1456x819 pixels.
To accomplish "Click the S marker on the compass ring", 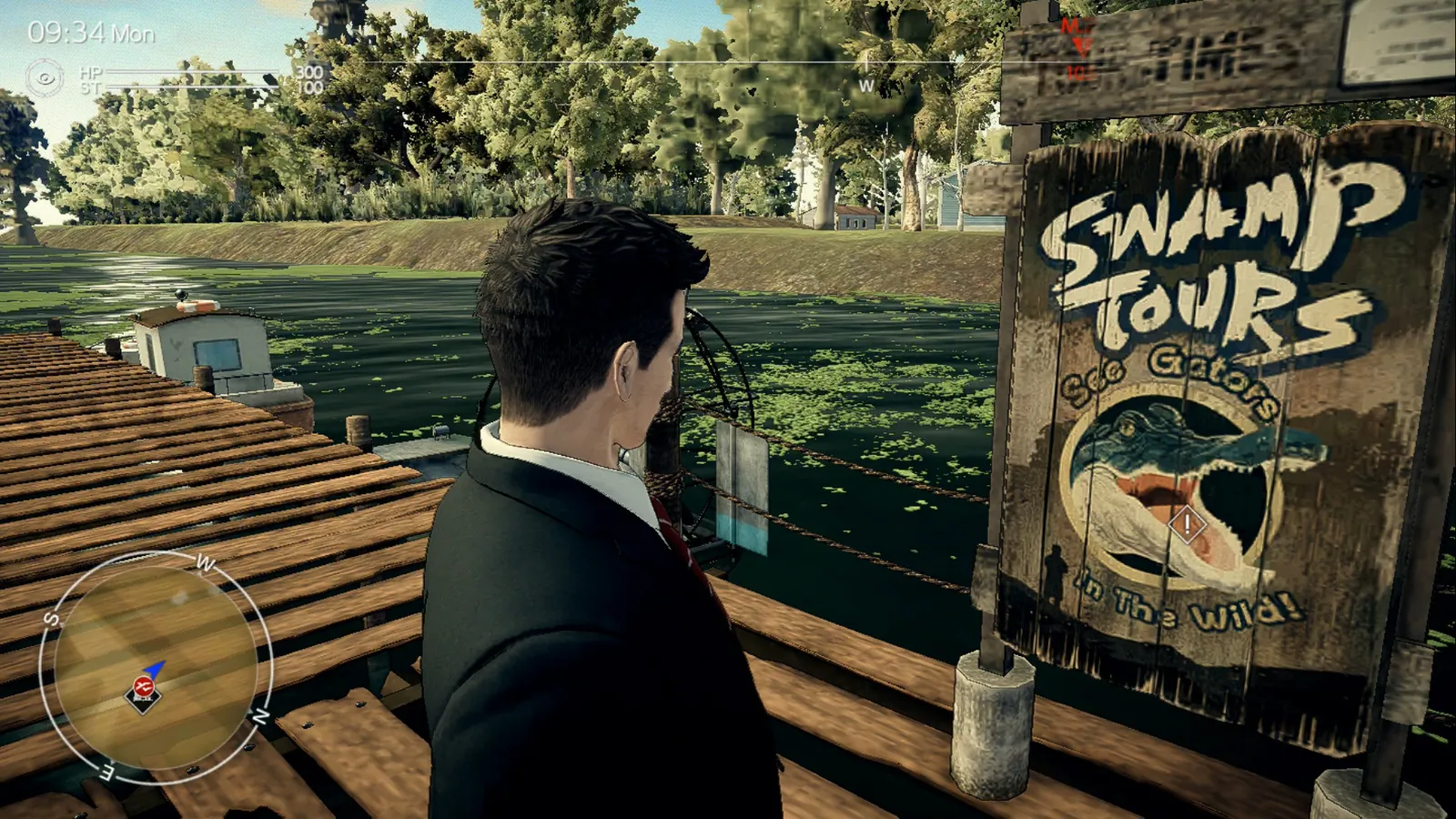I will point(51,619).
